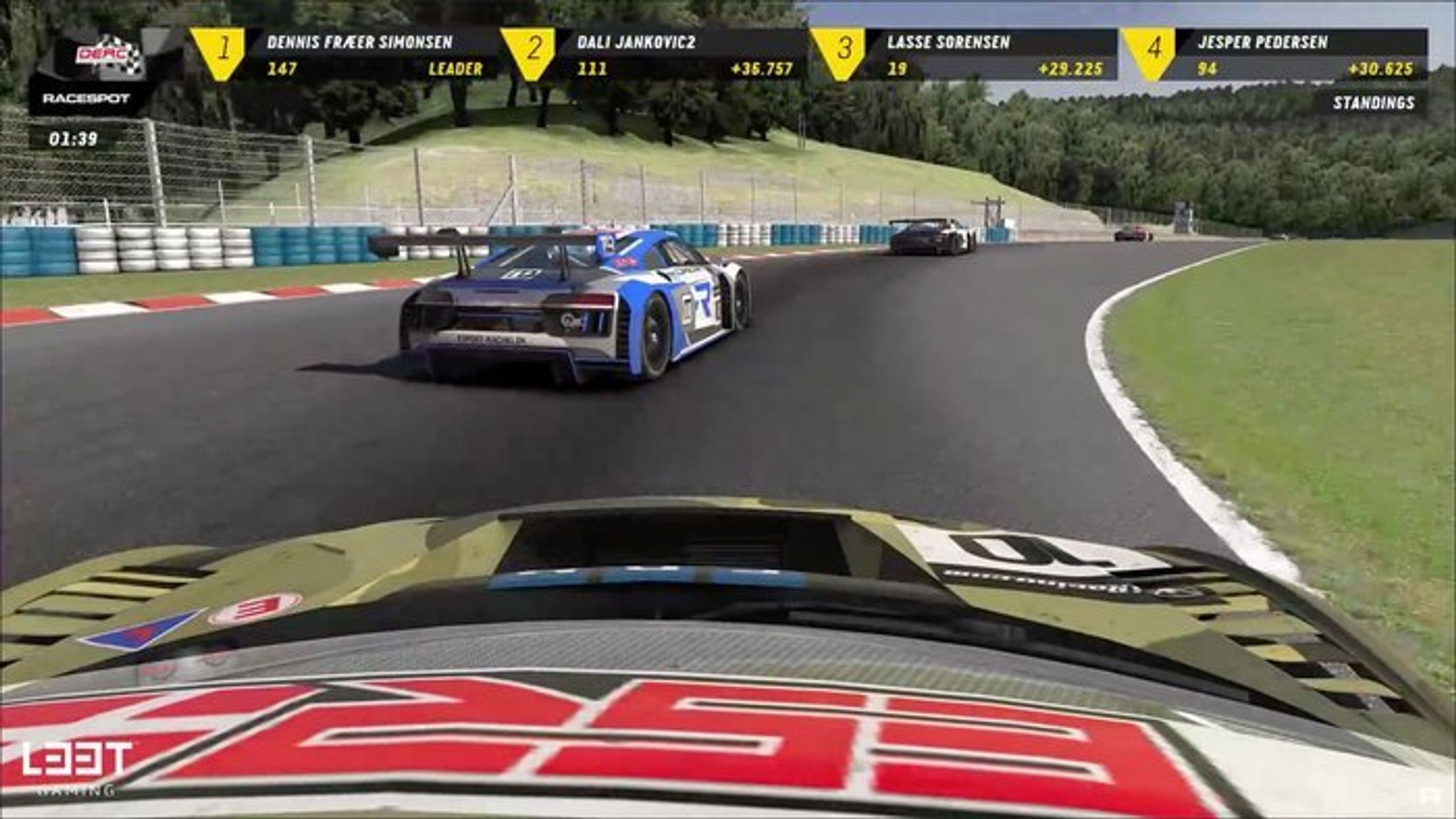Pick Lasse Sorensen's third-place entry
This screenshot has width=1456, height=819.
pyautogui.click(x=981, y=55)
